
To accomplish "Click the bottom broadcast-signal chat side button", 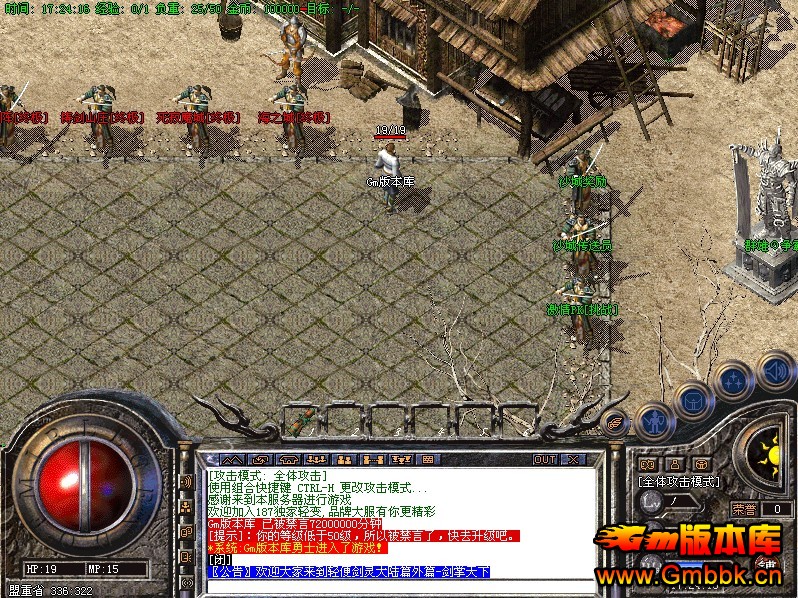I will (186, 583).
